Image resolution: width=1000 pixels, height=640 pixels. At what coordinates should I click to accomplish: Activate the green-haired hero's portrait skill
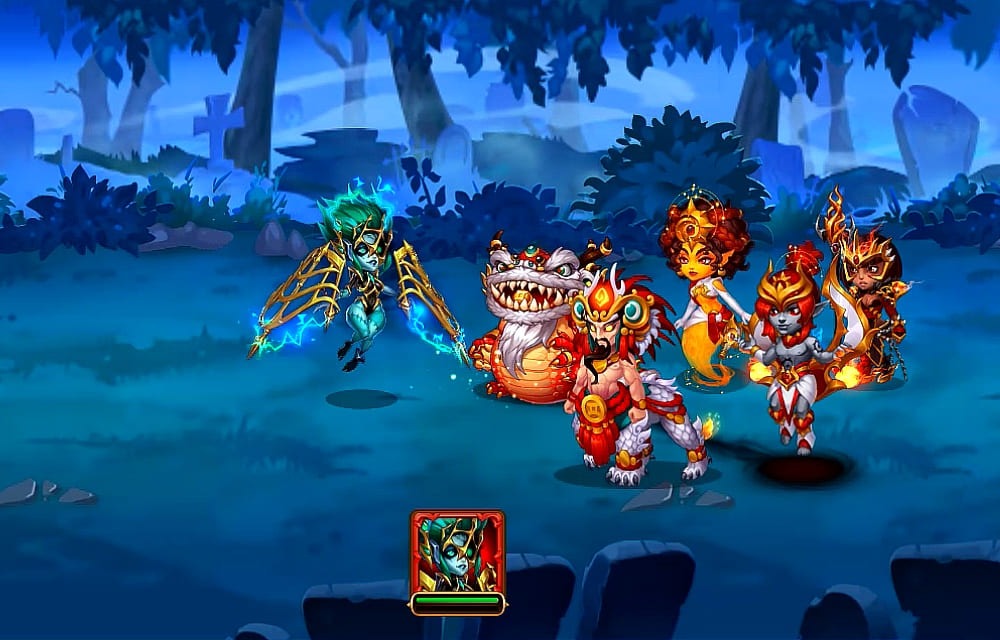pyautogui.click(x=457, y=553)
